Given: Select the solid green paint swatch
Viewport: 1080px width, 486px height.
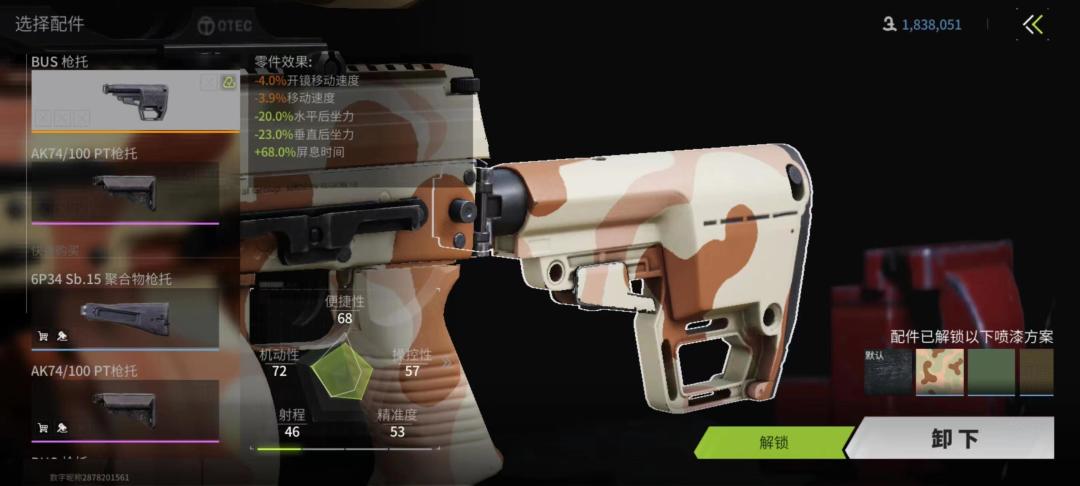Looking at the screenshot, I should tap(991, 371).
